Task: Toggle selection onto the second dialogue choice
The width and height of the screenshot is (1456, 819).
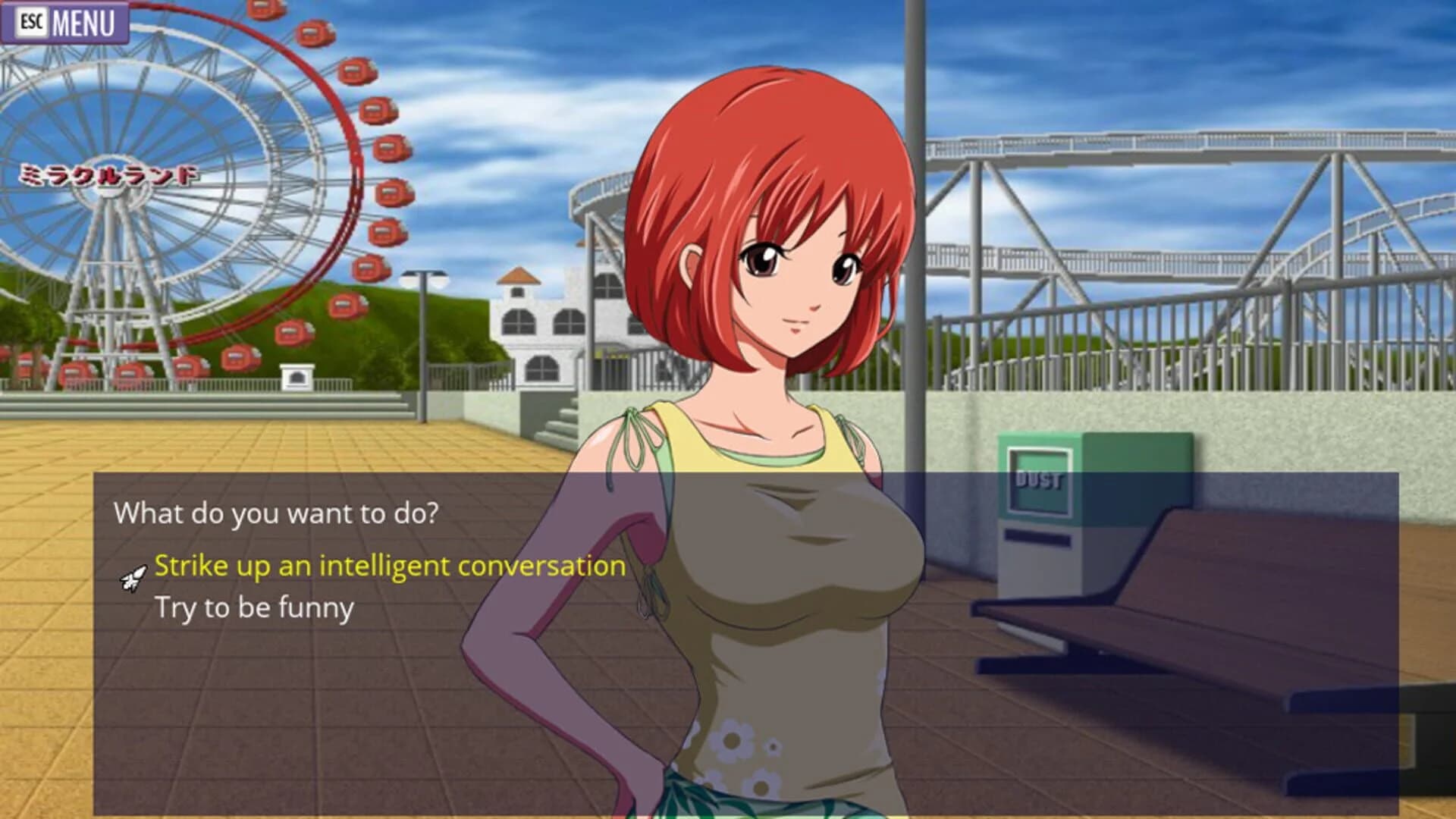Action: click(x=254, y=607)
